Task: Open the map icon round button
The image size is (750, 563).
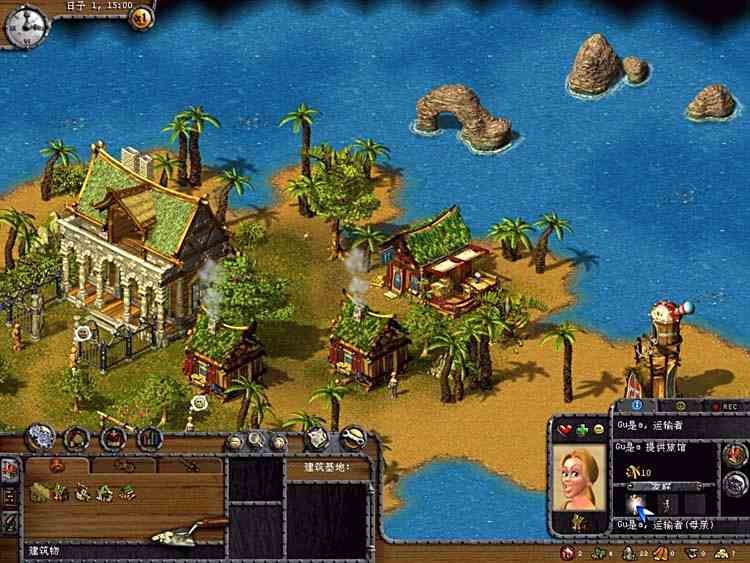Action: pyautogui.click(x=316, y=438)
